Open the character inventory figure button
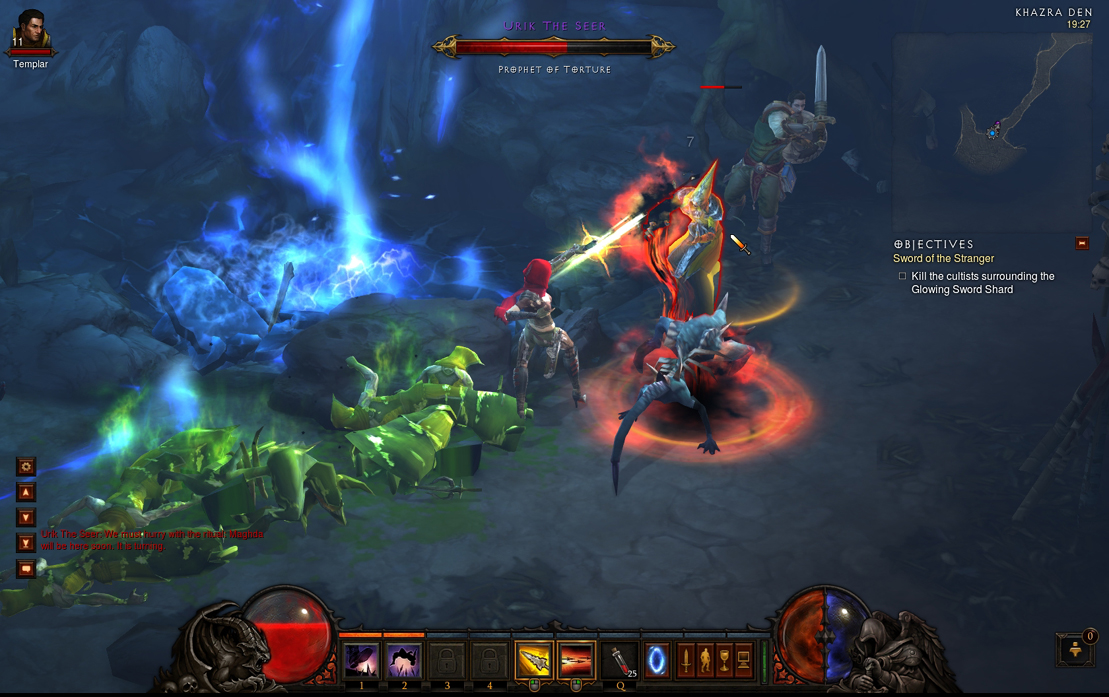 tap(705, 660)
